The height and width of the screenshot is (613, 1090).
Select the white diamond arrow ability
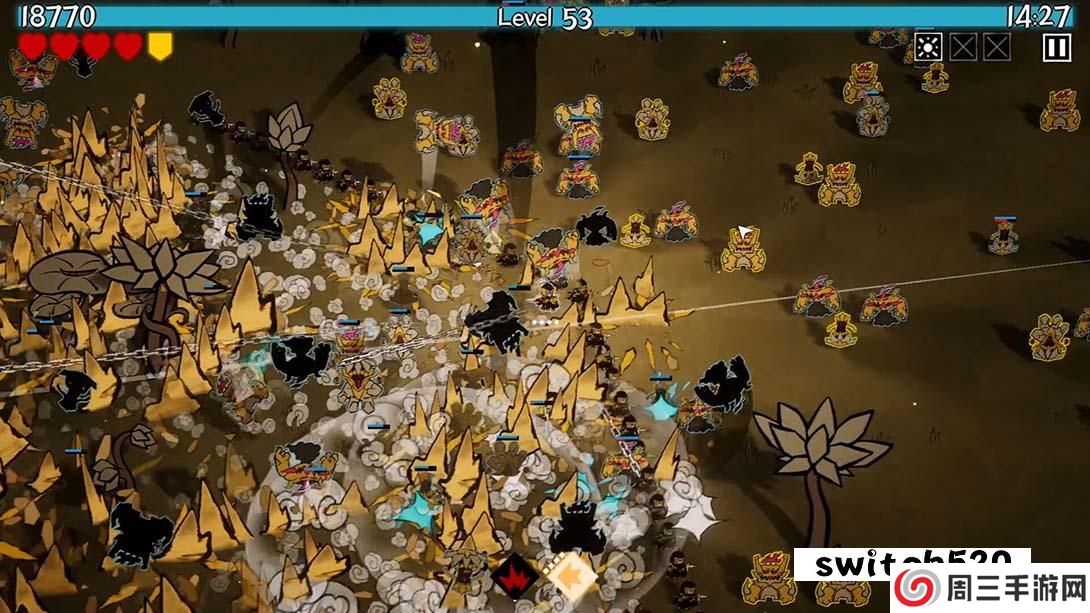(568, 575)
